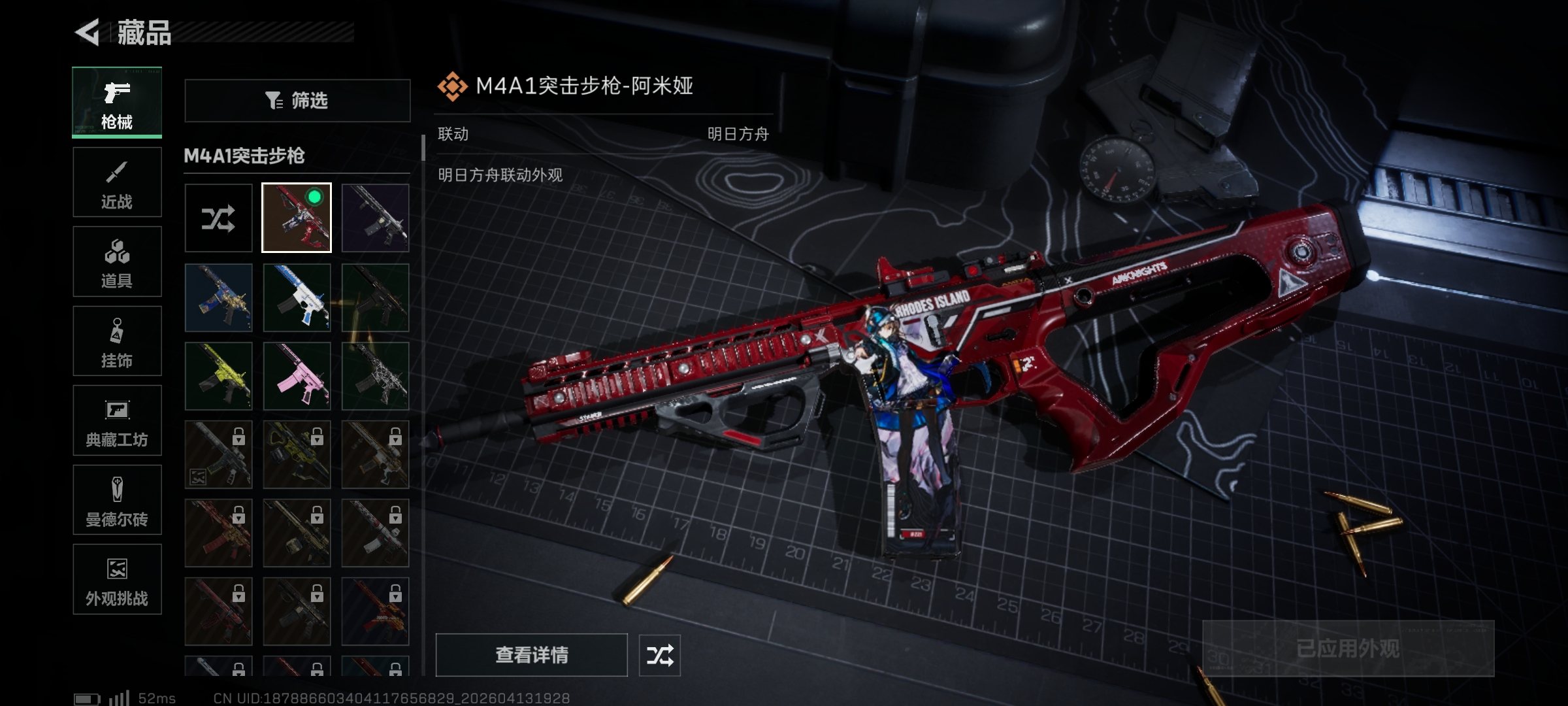Click the shuffle icon beside 查看详情
This screenshot has height=706, width=1568.
click(x=659, y=655)
